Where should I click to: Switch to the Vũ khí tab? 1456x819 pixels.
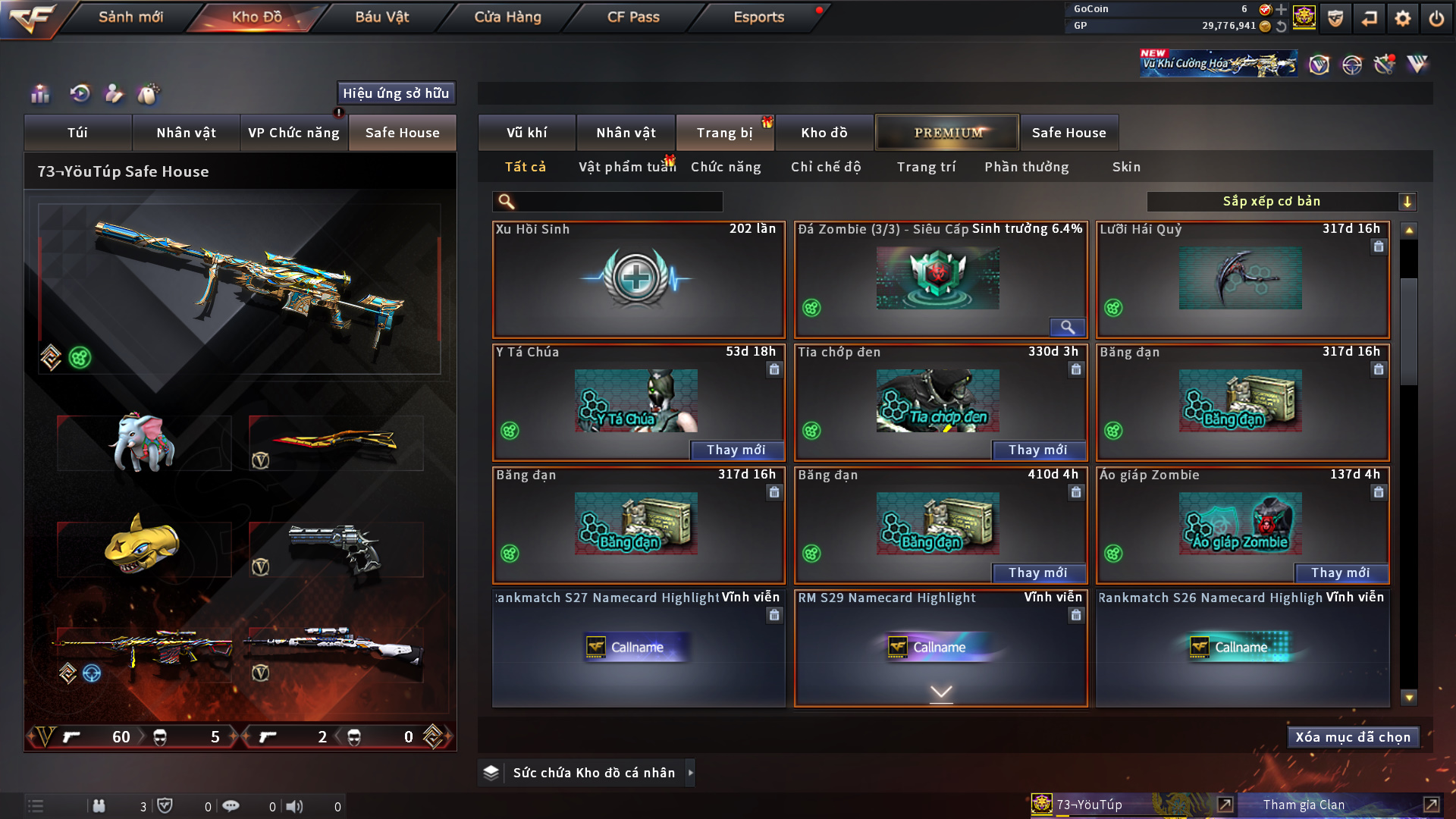[526, 133]
